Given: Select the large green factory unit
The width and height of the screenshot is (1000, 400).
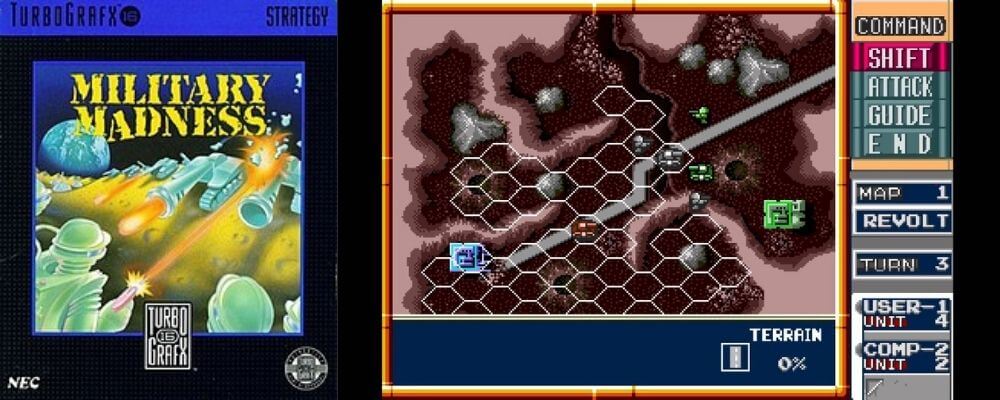Looking at the screenshot, I should click(783, 213).
